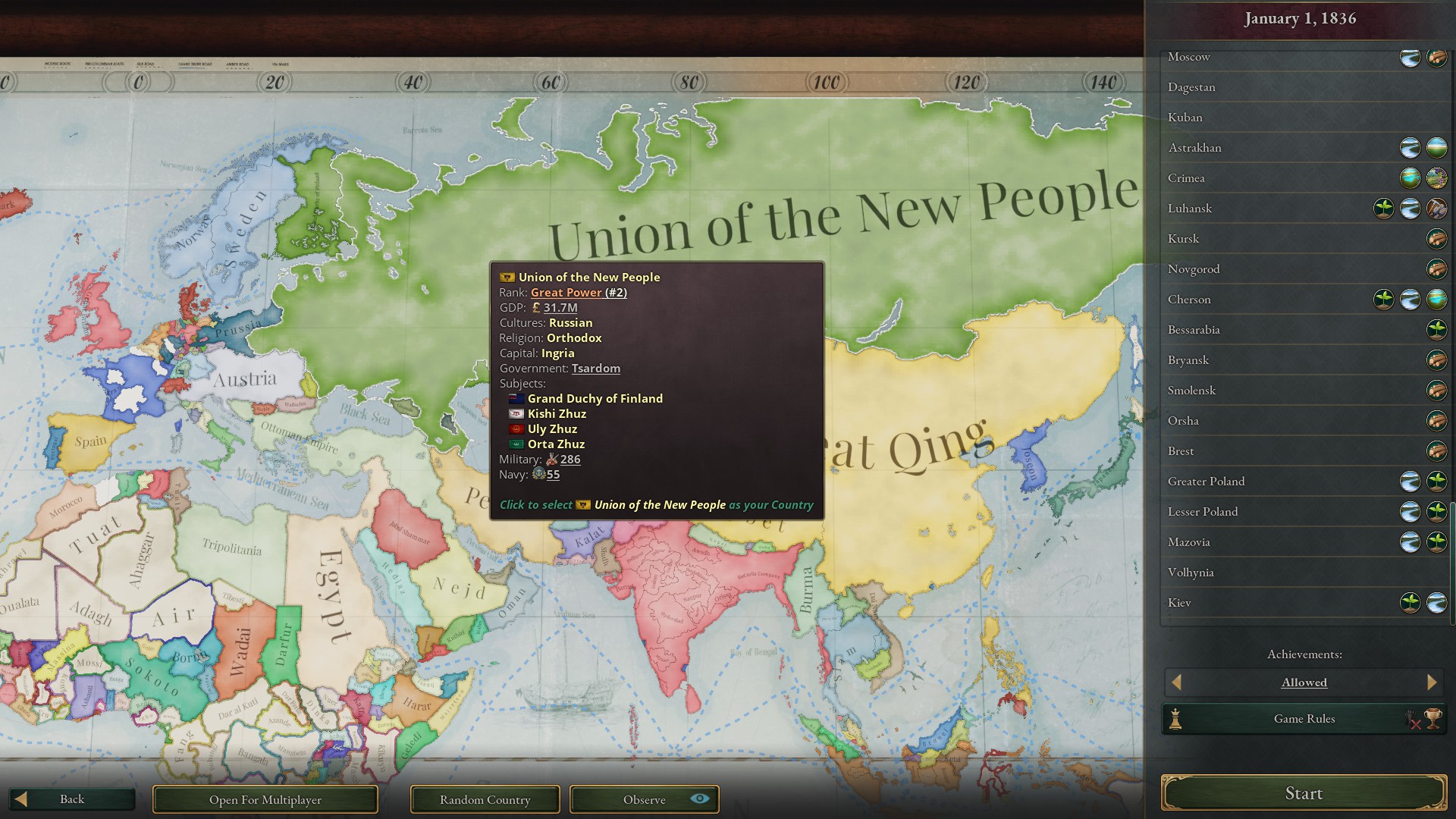This screenshot has width=1456, height=819.
Task: Click the vineyard icon next to Crimea
Action: point(1437,178)
